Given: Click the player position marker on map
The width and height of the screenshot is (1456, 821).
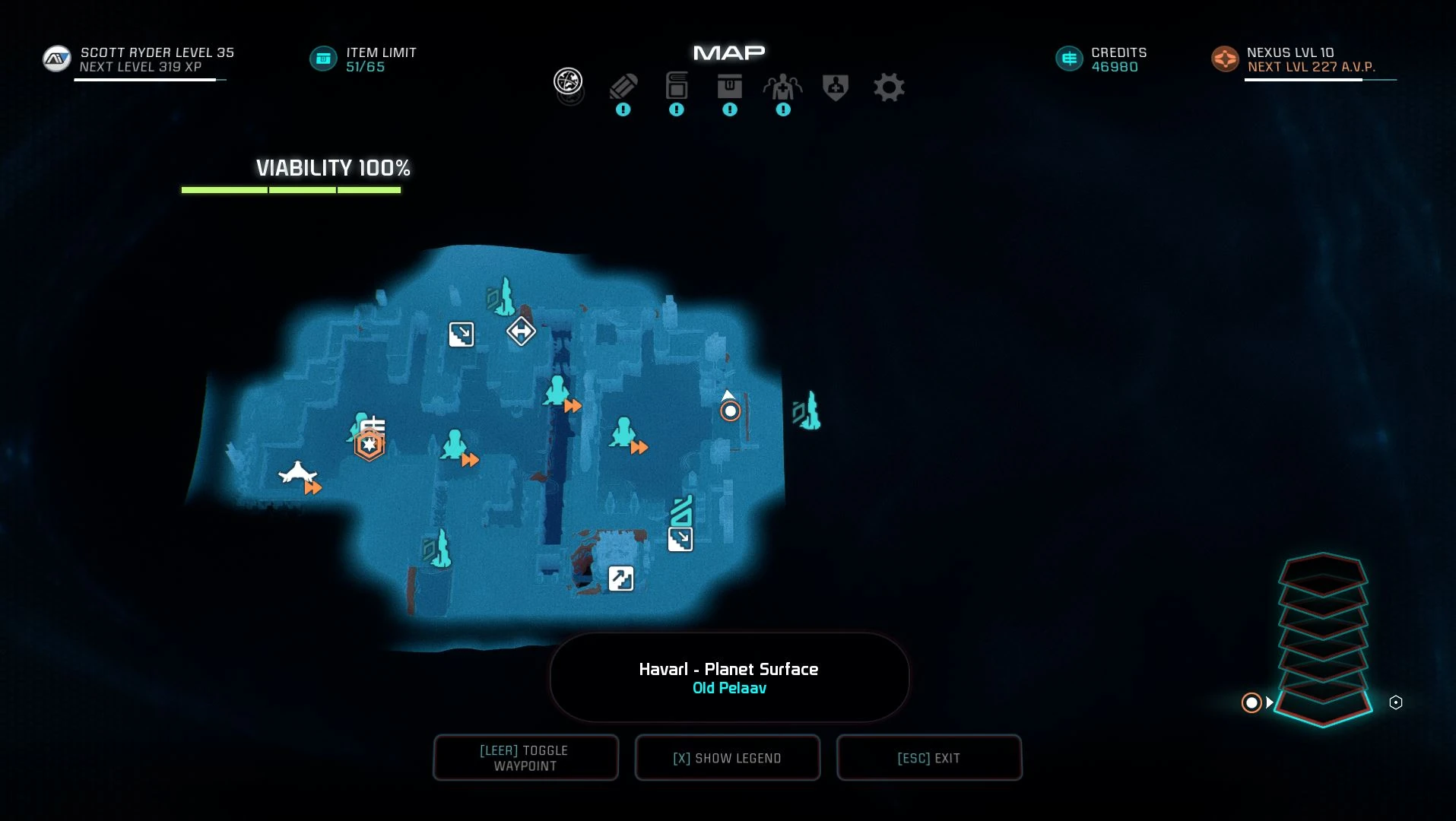Looking at the screenshot, I should pyautogui.click(x=730, y=411).
